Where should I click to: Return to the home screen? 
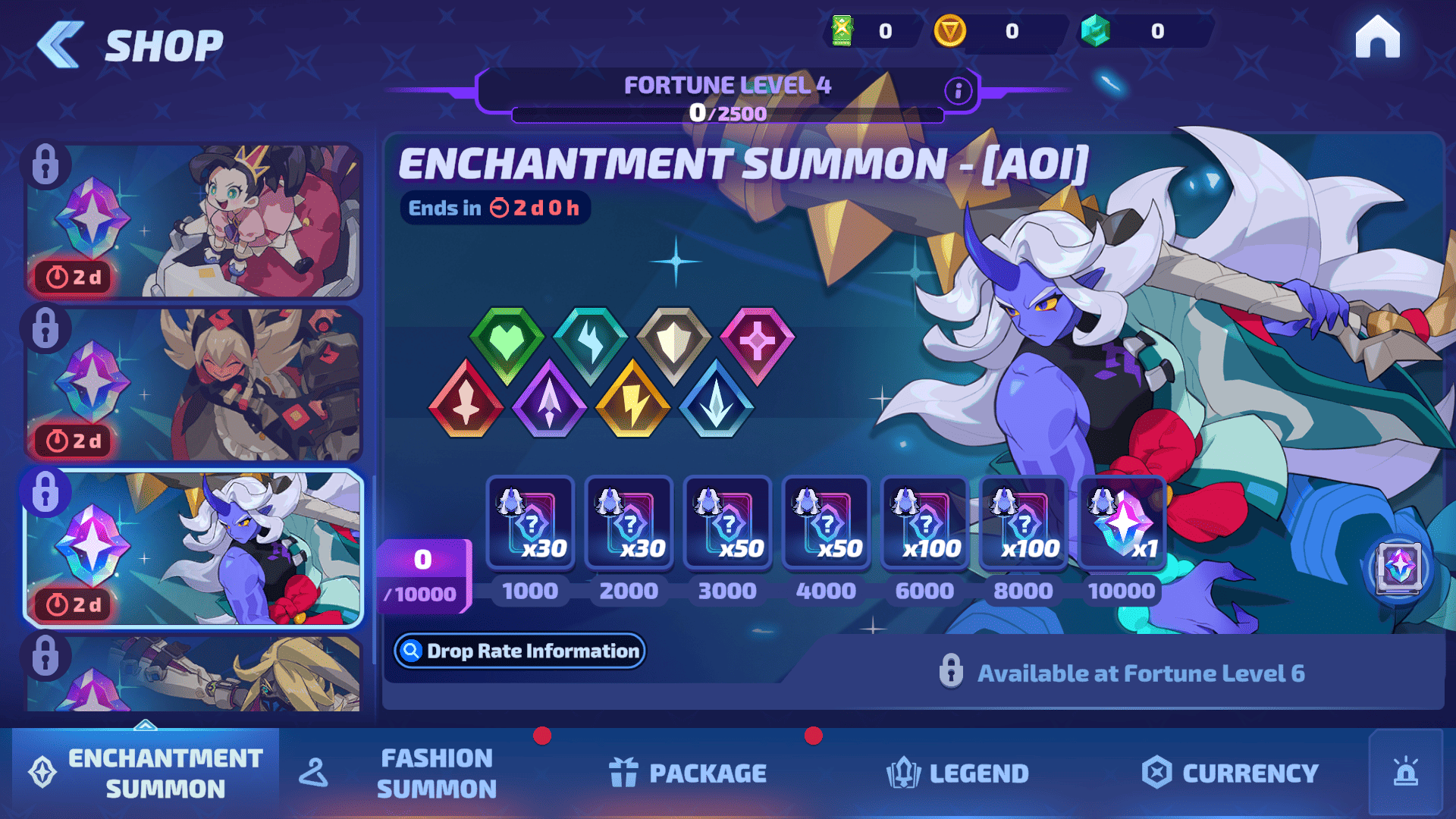click(1377, 38)
